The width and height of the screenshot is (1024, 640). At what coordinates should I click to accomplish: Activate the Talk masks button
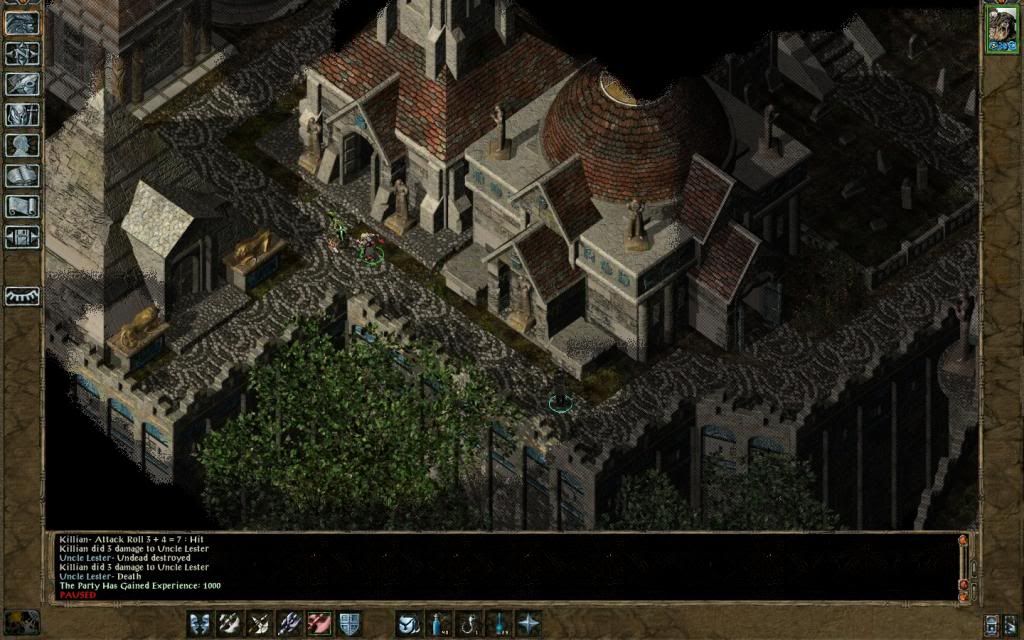(x=200, y=624)
